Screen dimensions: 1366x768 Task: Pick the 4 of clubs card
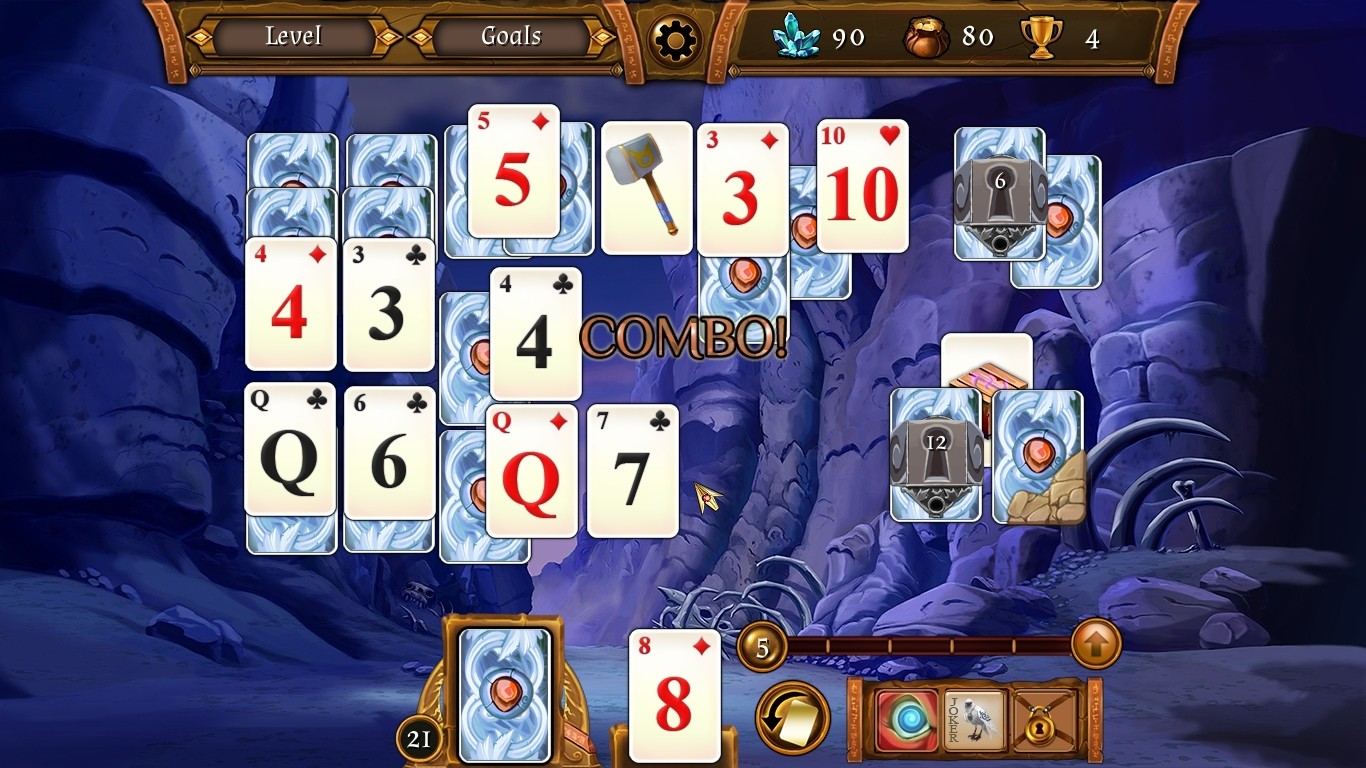click(x=535, y=334)
